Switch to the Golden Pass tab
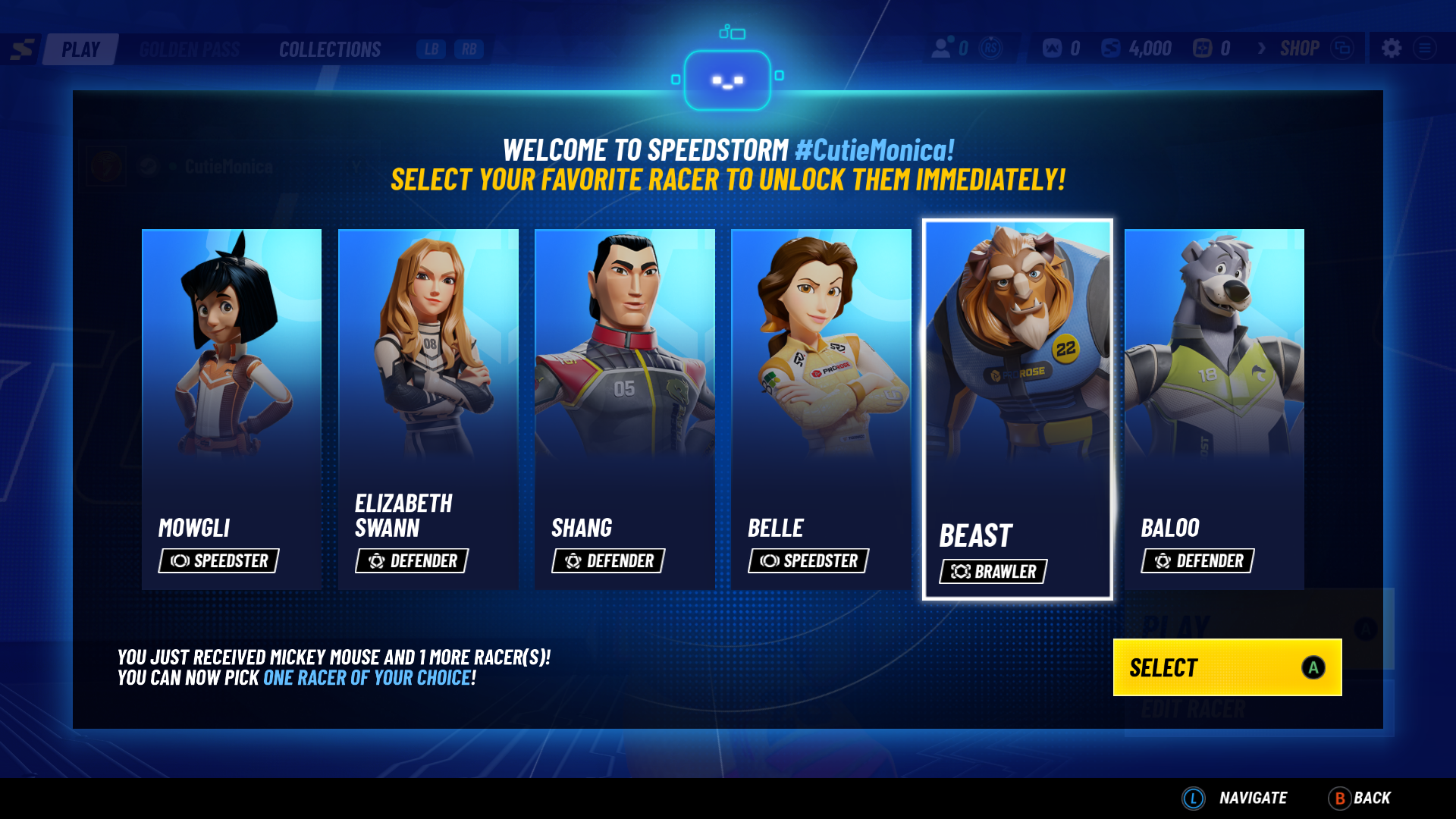 click(x=189, y=49)
